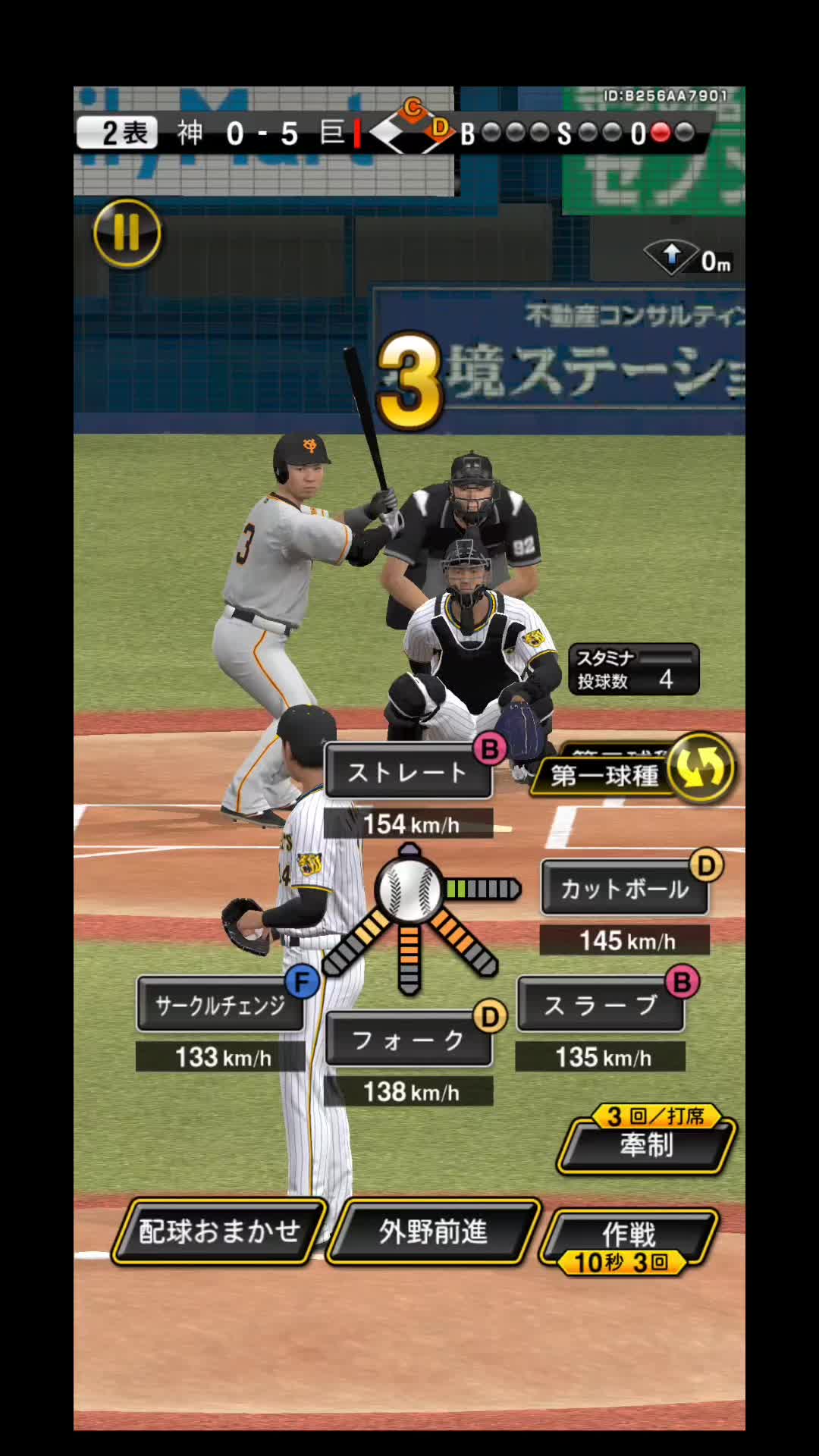Select the ストレート pitch
The image size is (819, 1456).
click(x=408, y=773)
